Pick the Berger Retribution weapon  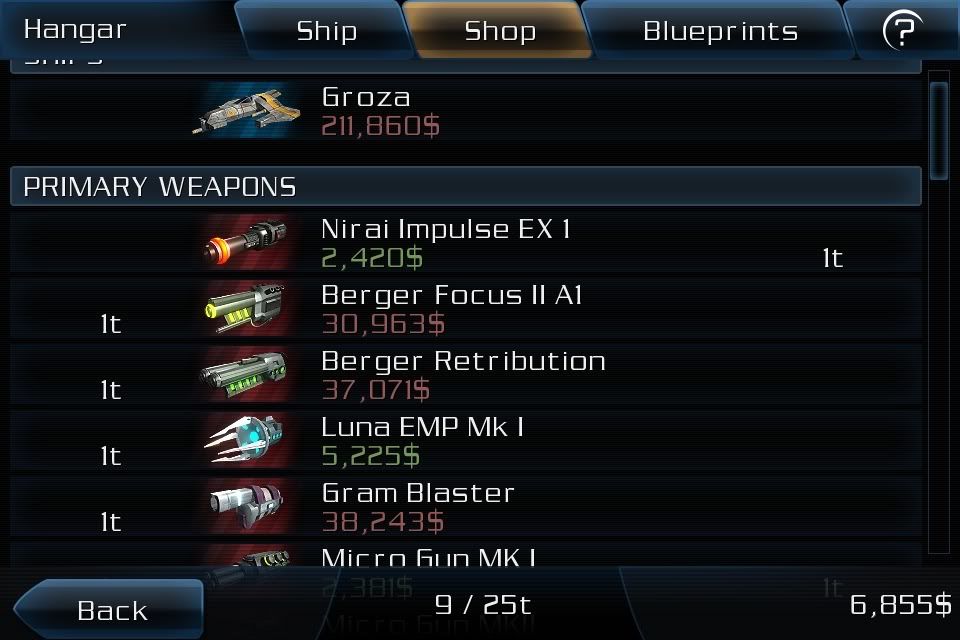(x=465, y=375)
